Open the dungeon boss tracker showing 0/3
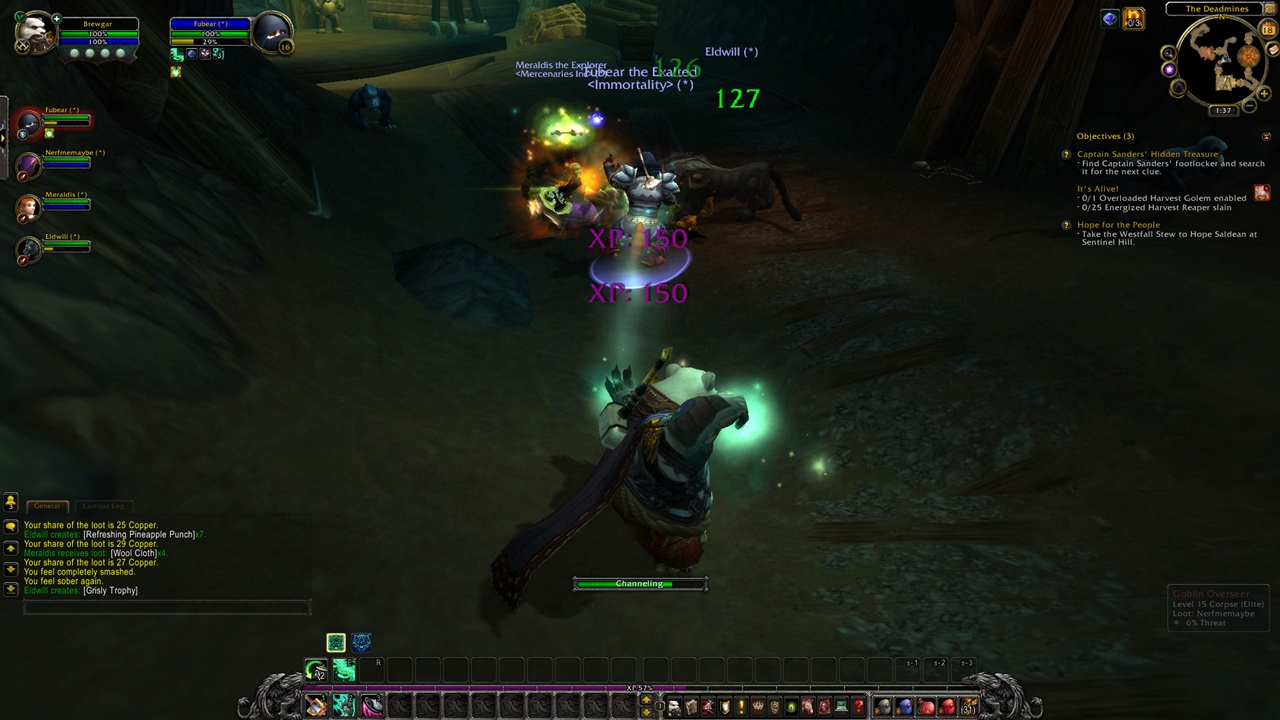1280x720 pixels. click(1133, 19)
